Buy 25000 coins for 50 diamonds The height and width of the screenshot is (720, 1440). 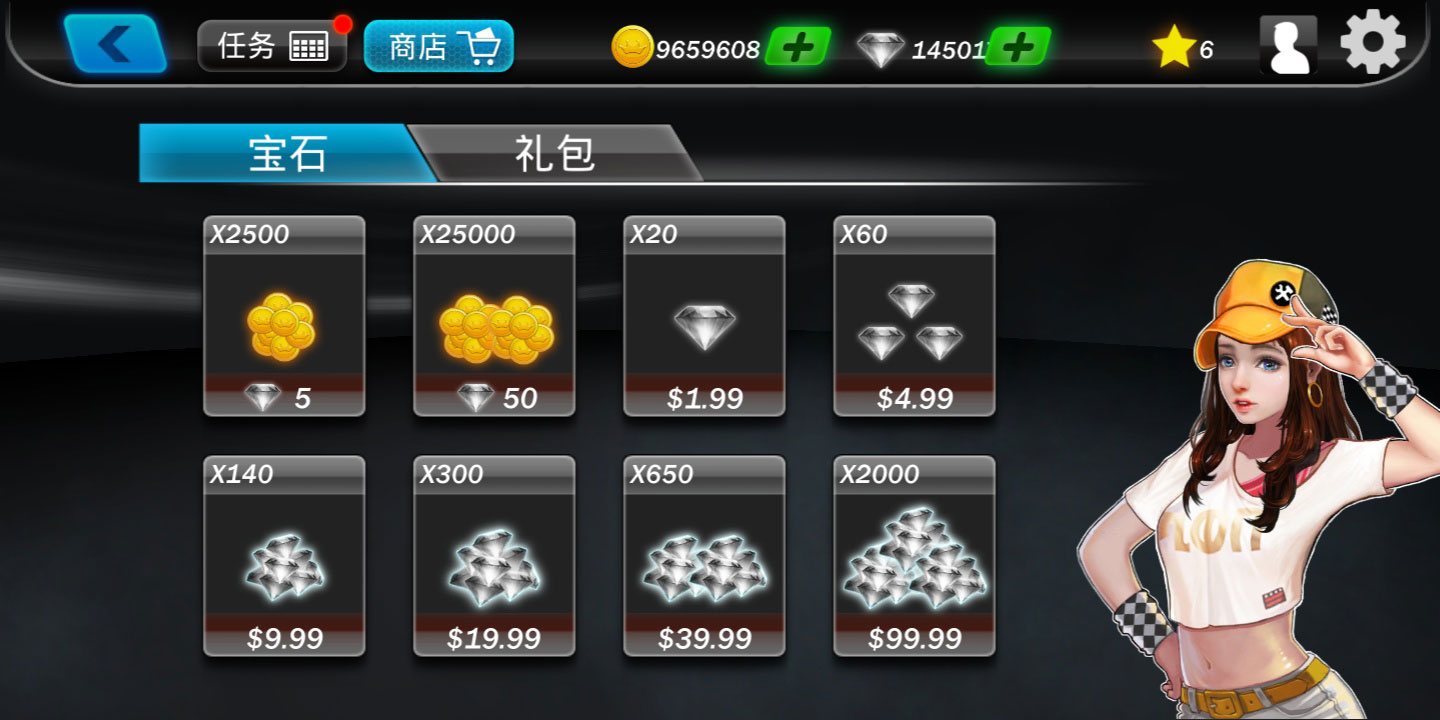493,320
